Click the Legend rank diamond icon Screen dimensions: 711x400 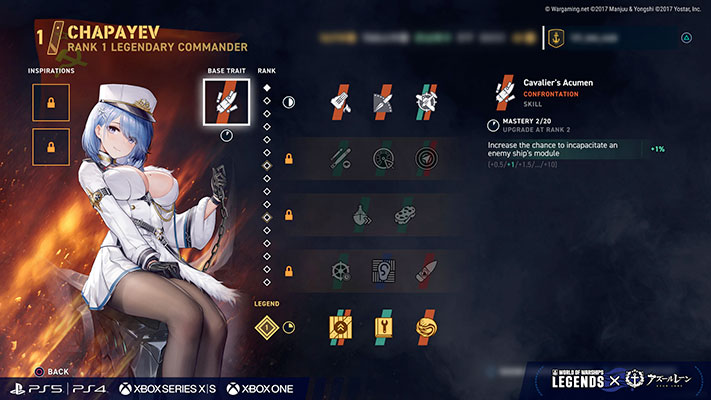pyautogui.click(x=267, y=326)
